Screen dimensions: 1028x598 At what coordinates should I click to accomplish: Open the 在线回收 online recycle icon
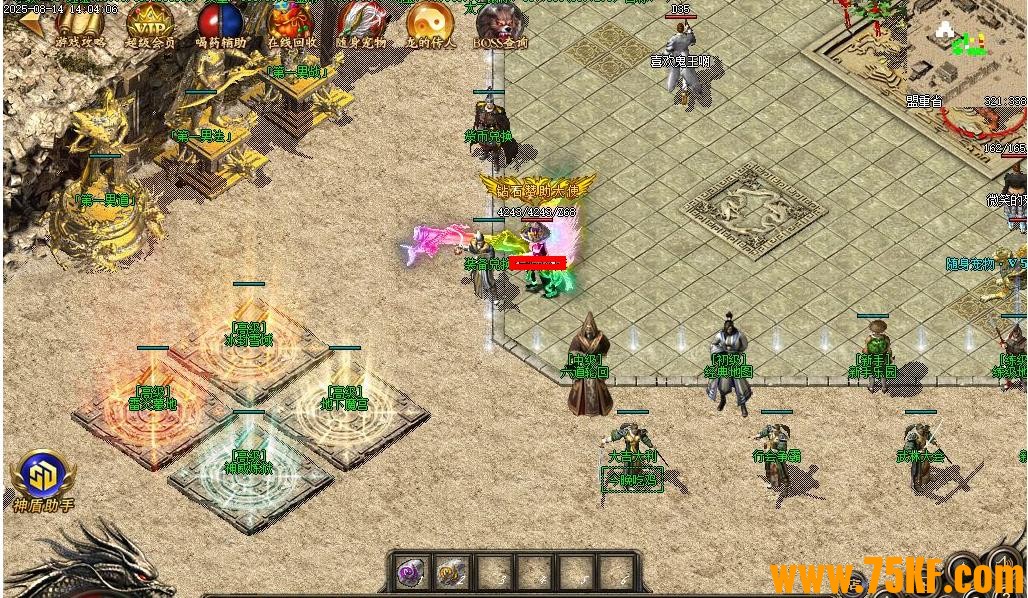tap(292, 22)
